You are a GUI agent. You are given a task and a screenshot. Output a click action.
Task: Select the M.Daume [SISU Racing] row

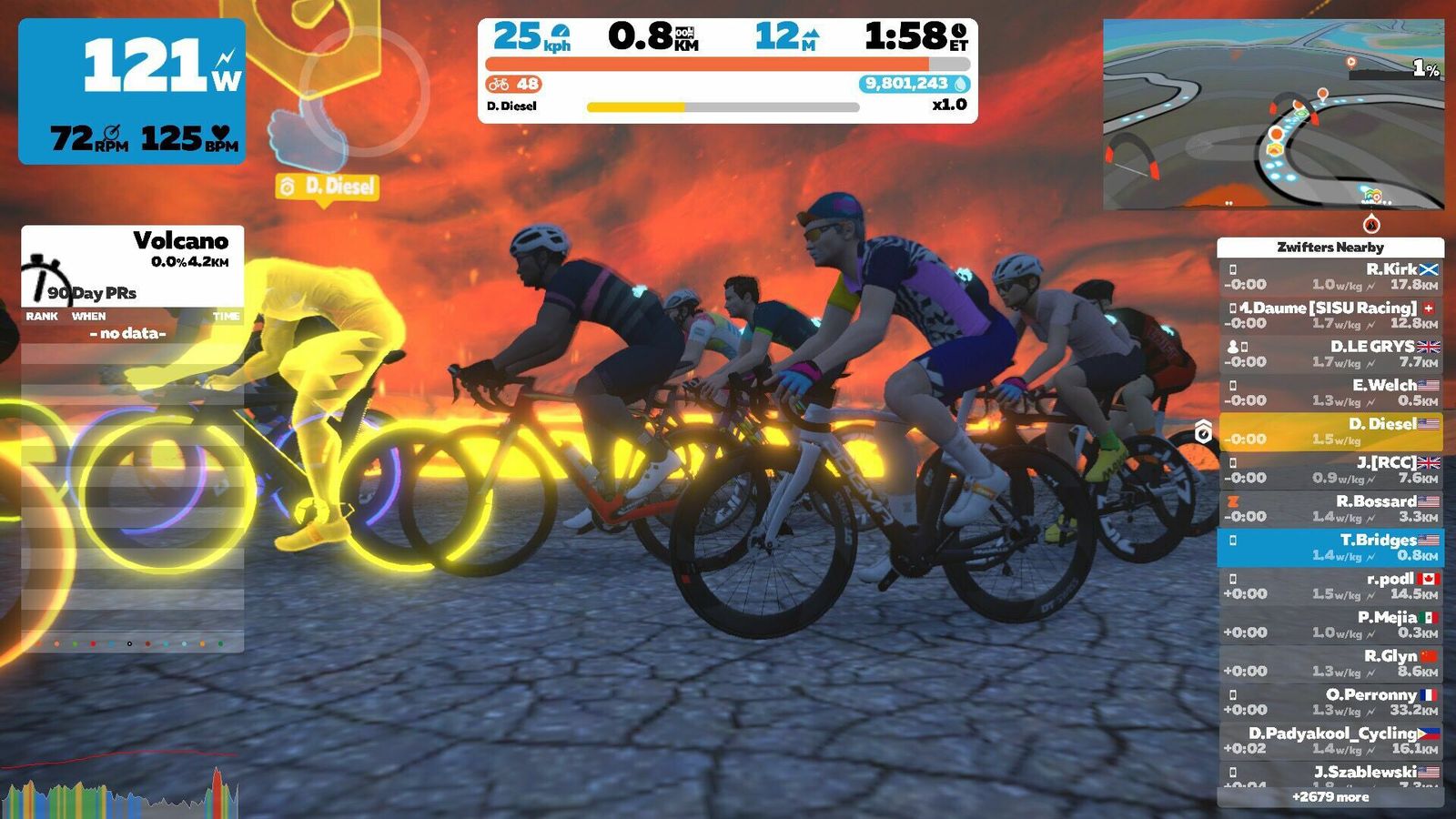(x=1330, y=315)
